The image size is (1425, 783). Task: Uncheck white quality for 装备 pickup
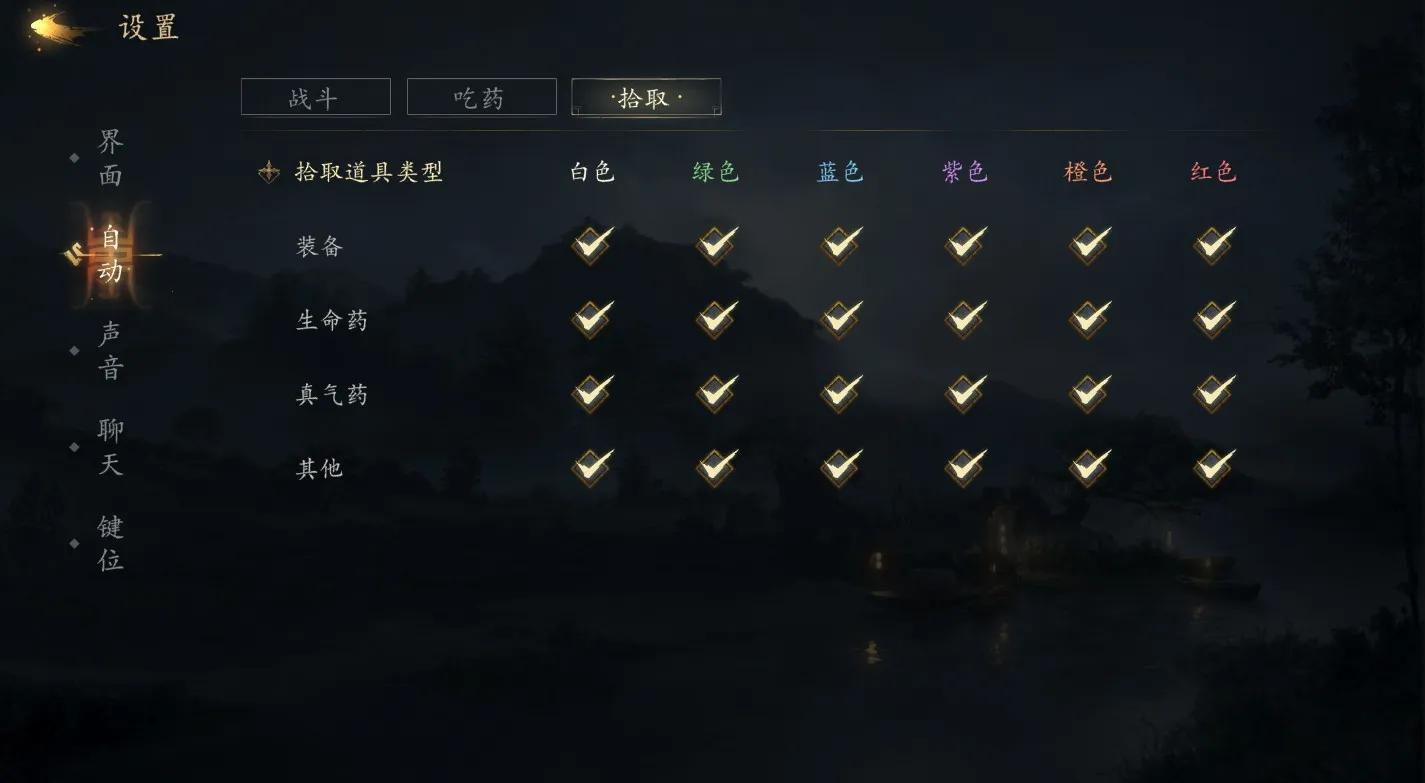(x=590, y=245)
